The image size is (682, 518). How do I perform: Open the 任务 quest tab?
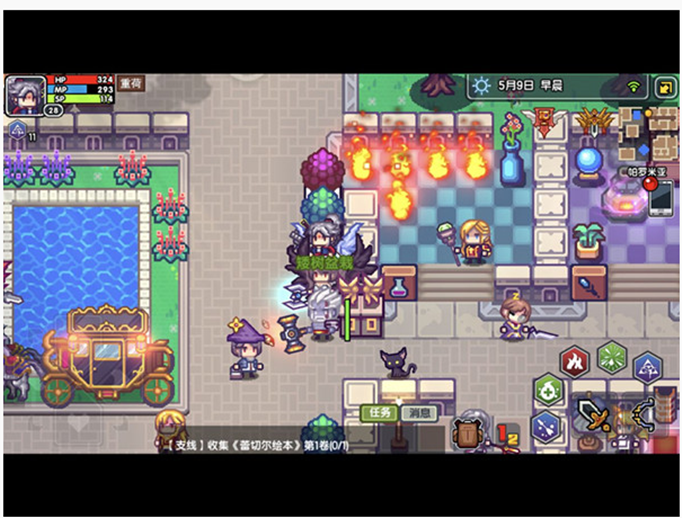(380, 413)
